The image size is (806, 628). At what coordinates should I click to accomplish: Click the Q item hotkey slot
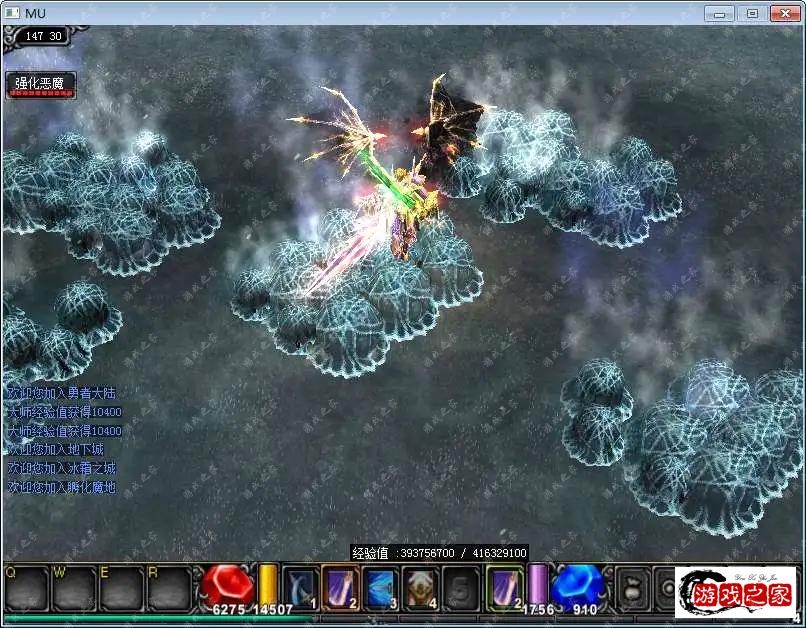click(25, 588)
